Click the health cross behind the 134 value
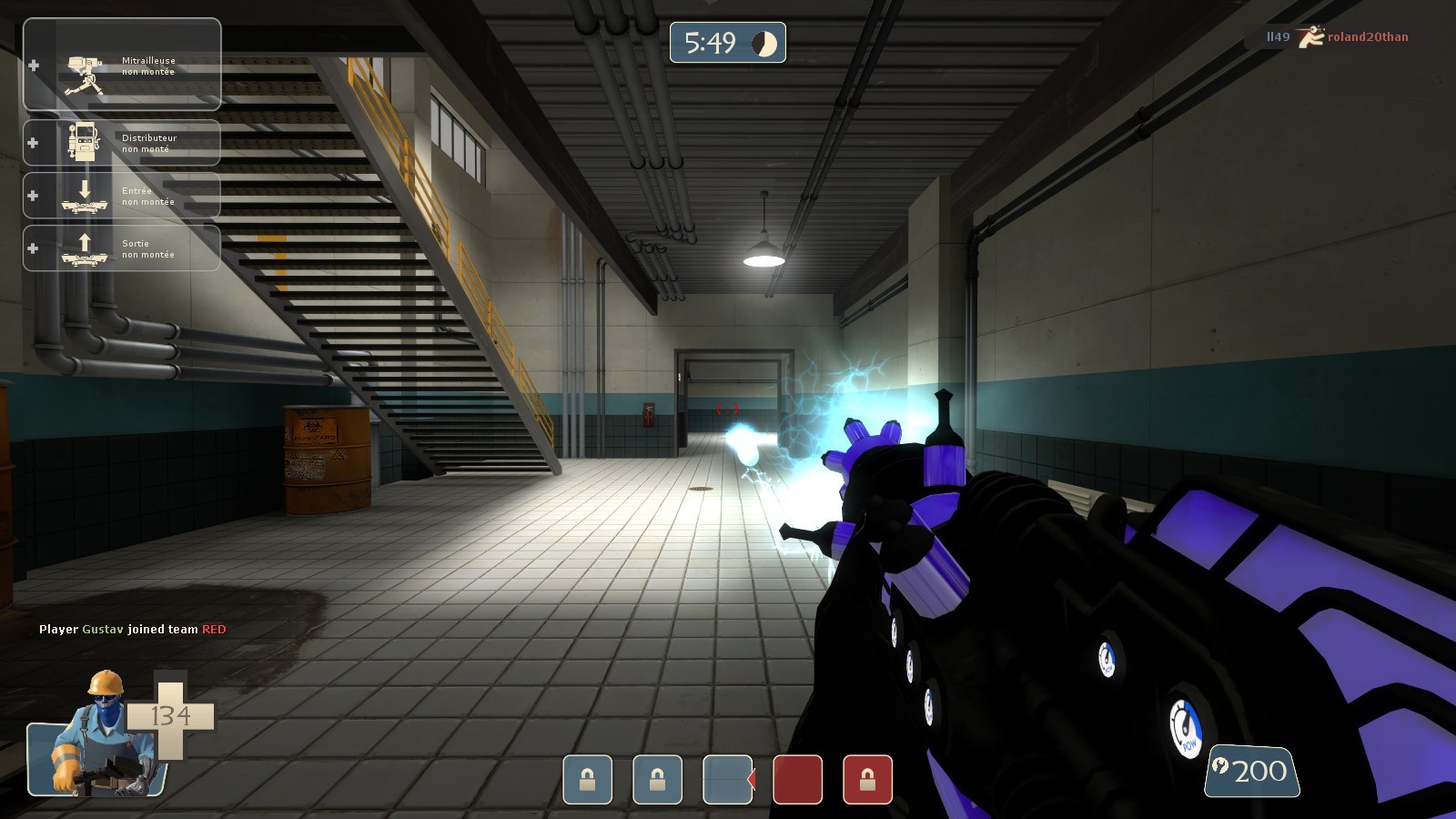Screen dimensions: 1456x819 (173, 714)
